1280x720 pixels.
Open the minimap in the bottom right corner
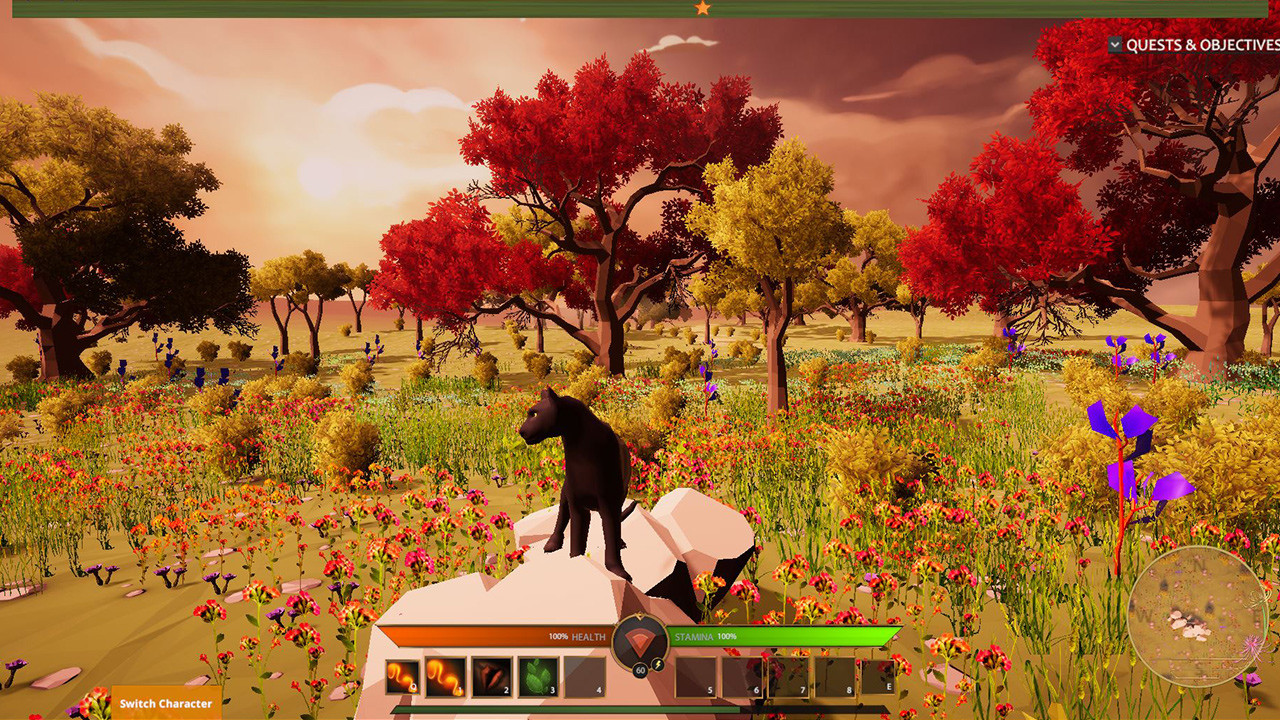tap(1197, 616)
